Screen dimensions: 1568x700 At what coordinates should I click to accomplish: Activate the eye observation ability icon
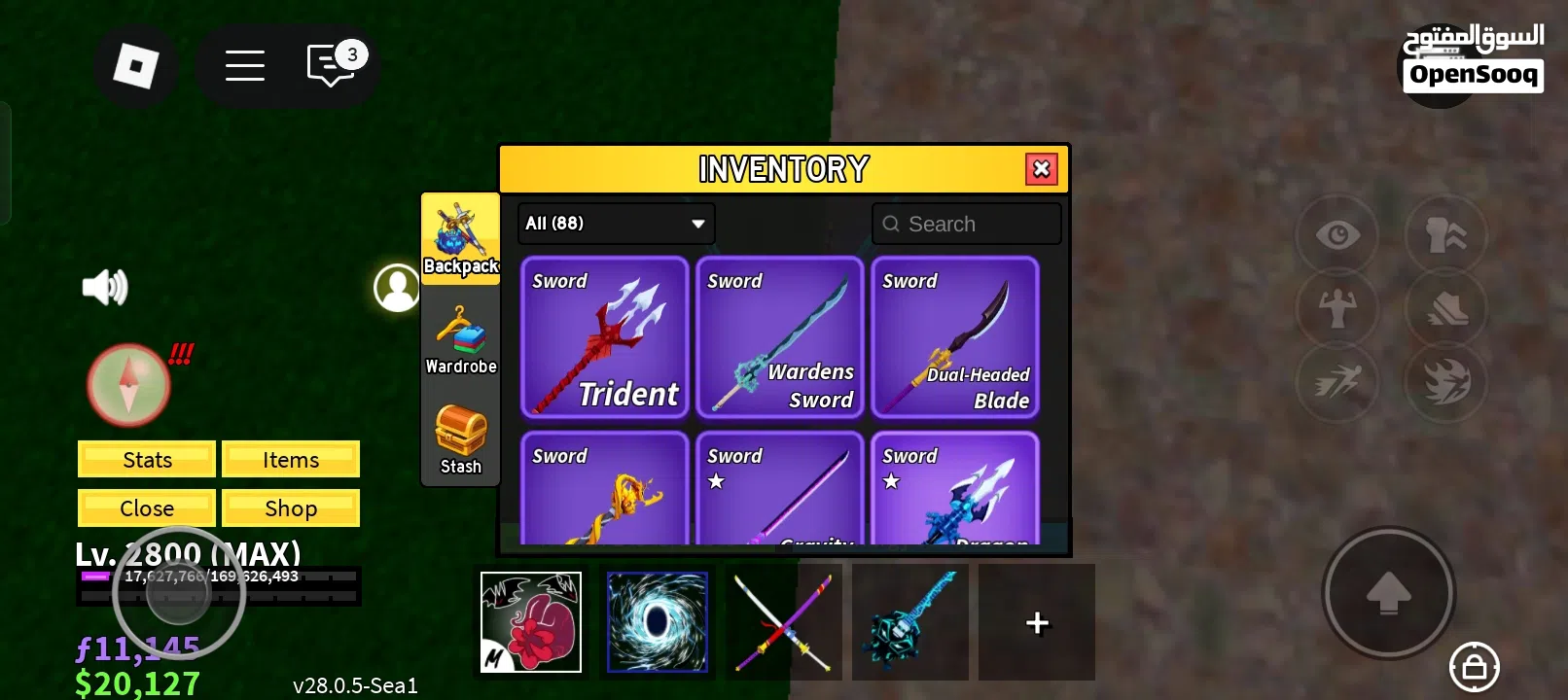point(1336,234)
